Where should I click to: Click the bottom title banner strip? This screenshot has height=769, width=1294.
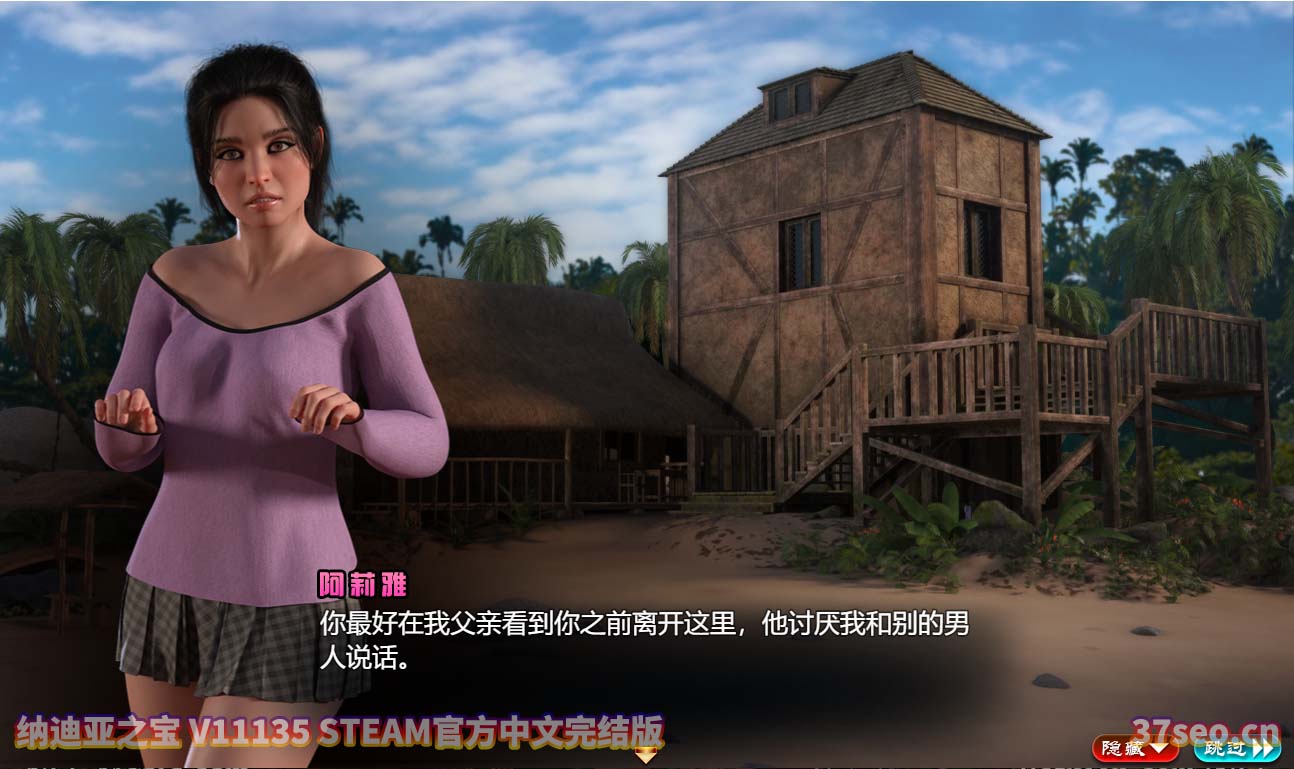(330, 731)
